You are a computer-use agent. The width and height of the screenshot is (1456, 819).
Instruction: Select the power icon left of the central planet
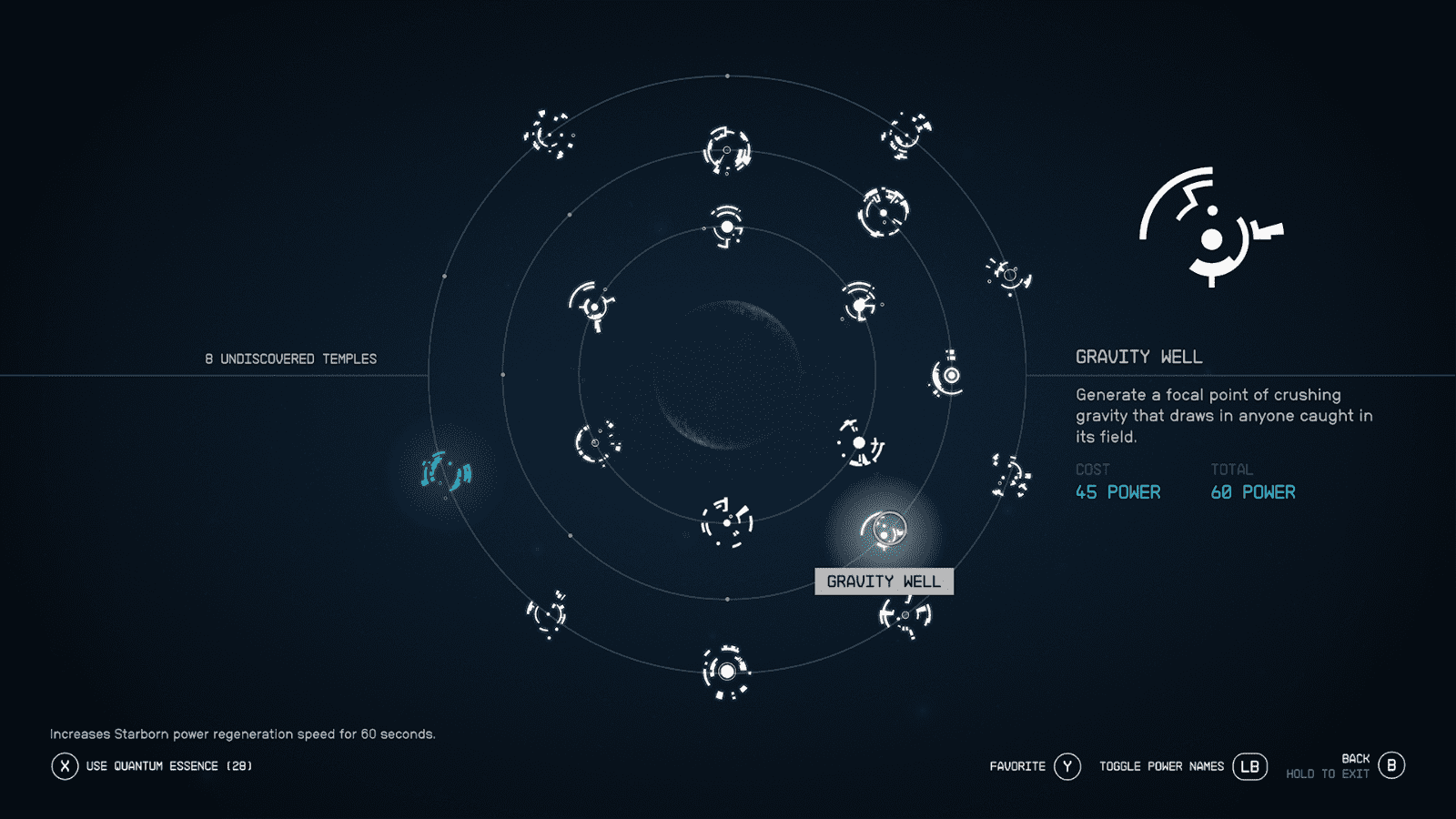click(596, 443)
